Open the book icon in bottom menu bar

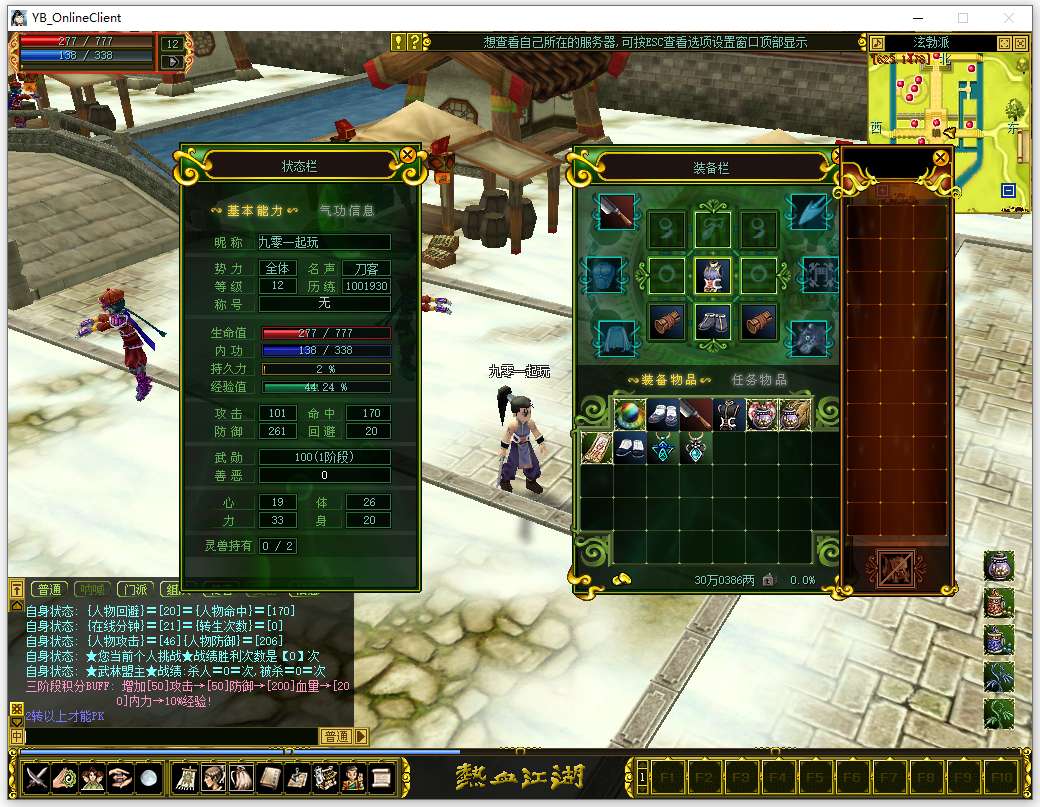(269, 777)
